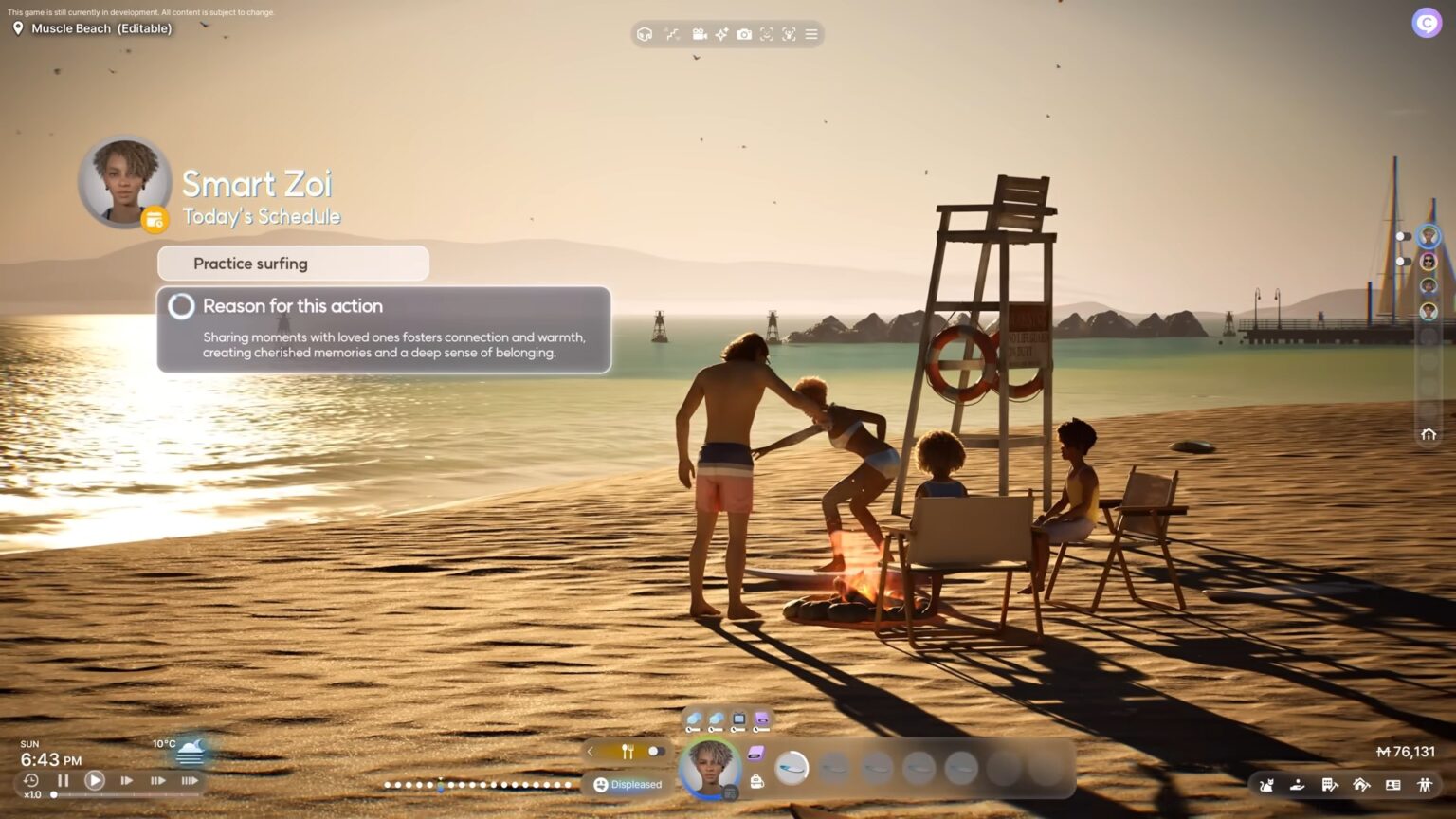Open the hamburger game menu

[x=811, y=34]
